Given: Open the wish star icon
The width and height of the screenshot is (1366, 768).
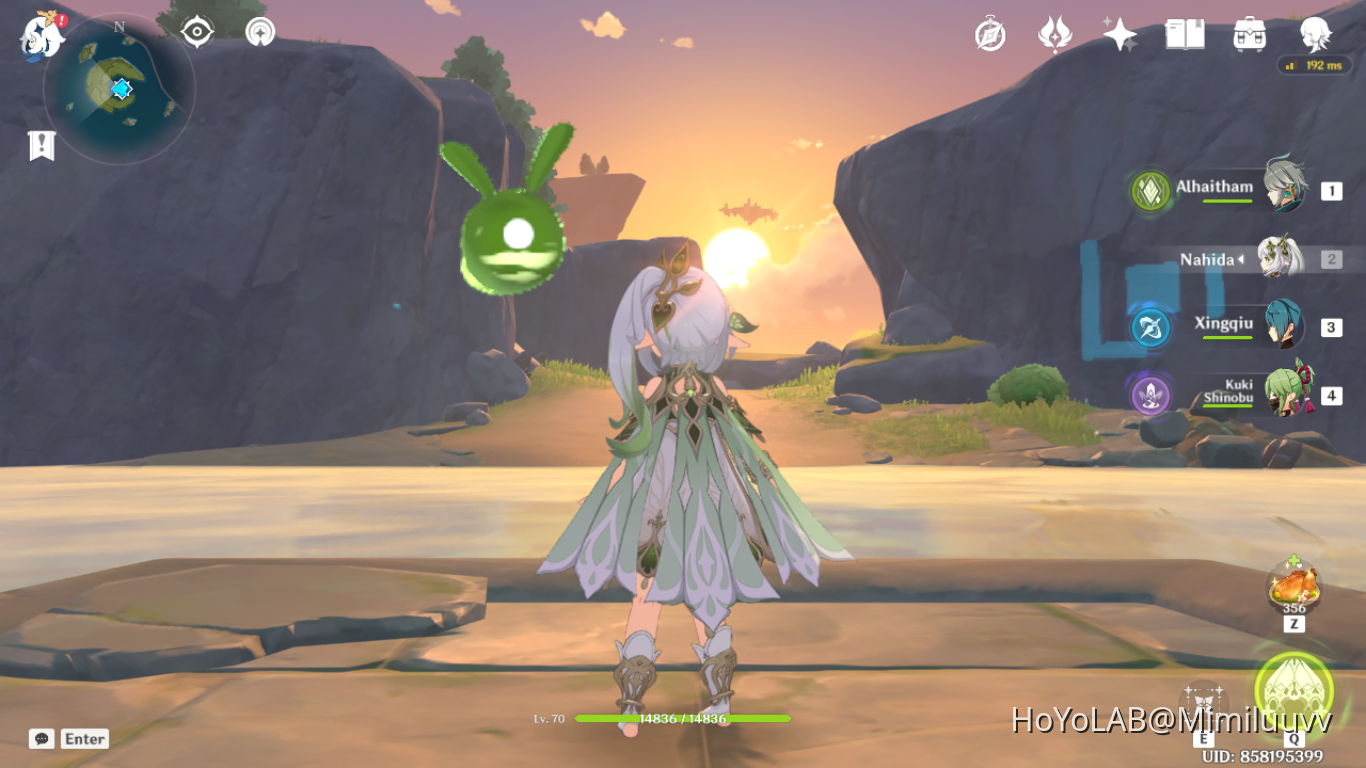Looking at the screenshot, I should (x=1119, y=35).
